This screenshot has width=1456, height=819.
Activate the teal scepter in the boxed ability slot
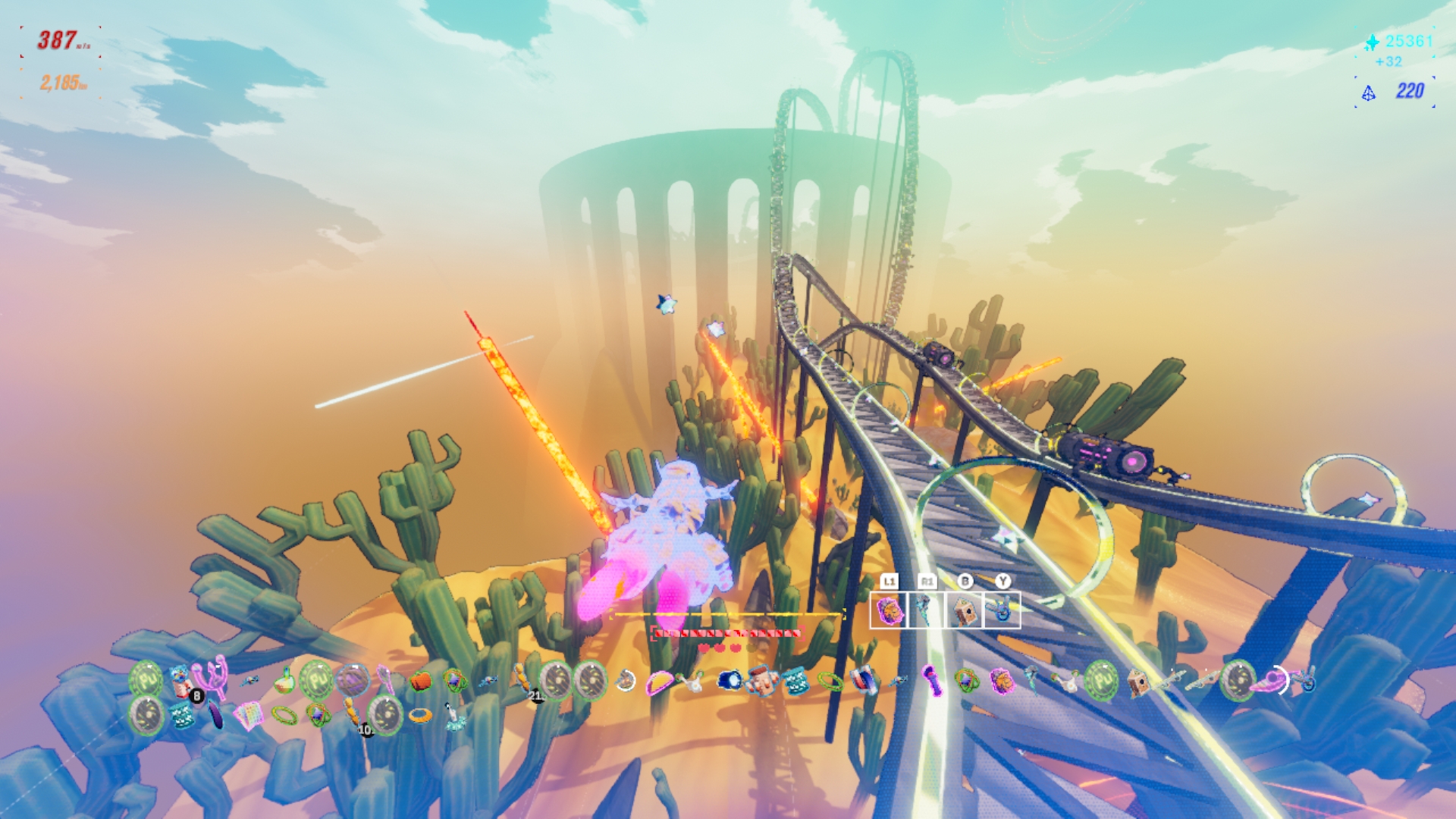[x=925, y=610]
